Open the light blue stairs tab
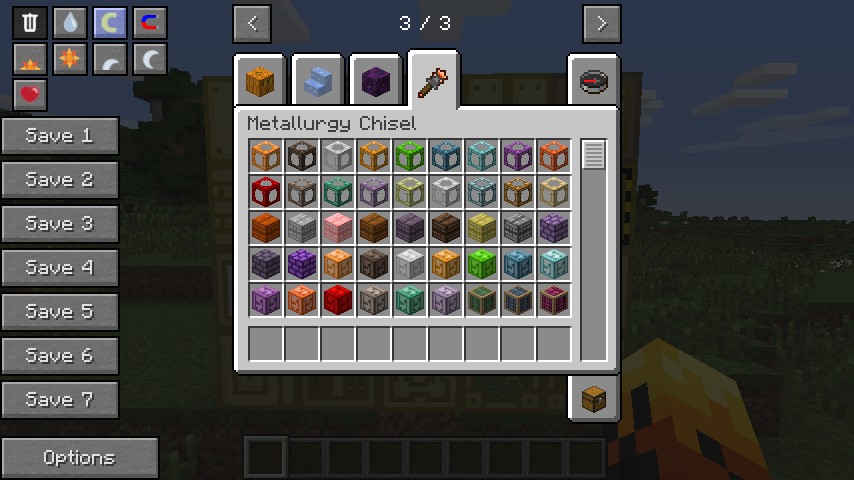The image size is (854, 480). (318, 80)
